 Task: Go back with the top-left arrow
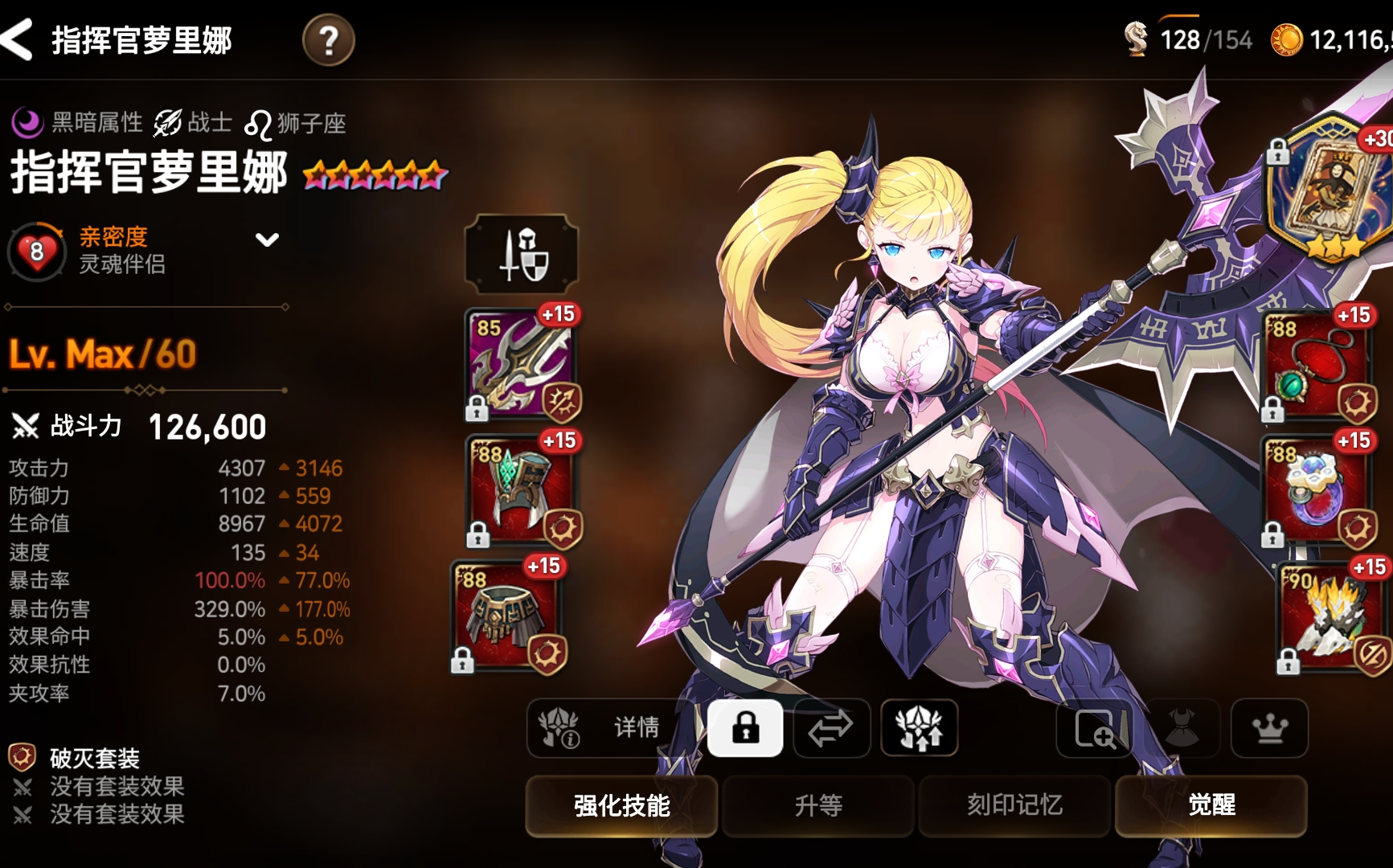(x=18, y=39)
